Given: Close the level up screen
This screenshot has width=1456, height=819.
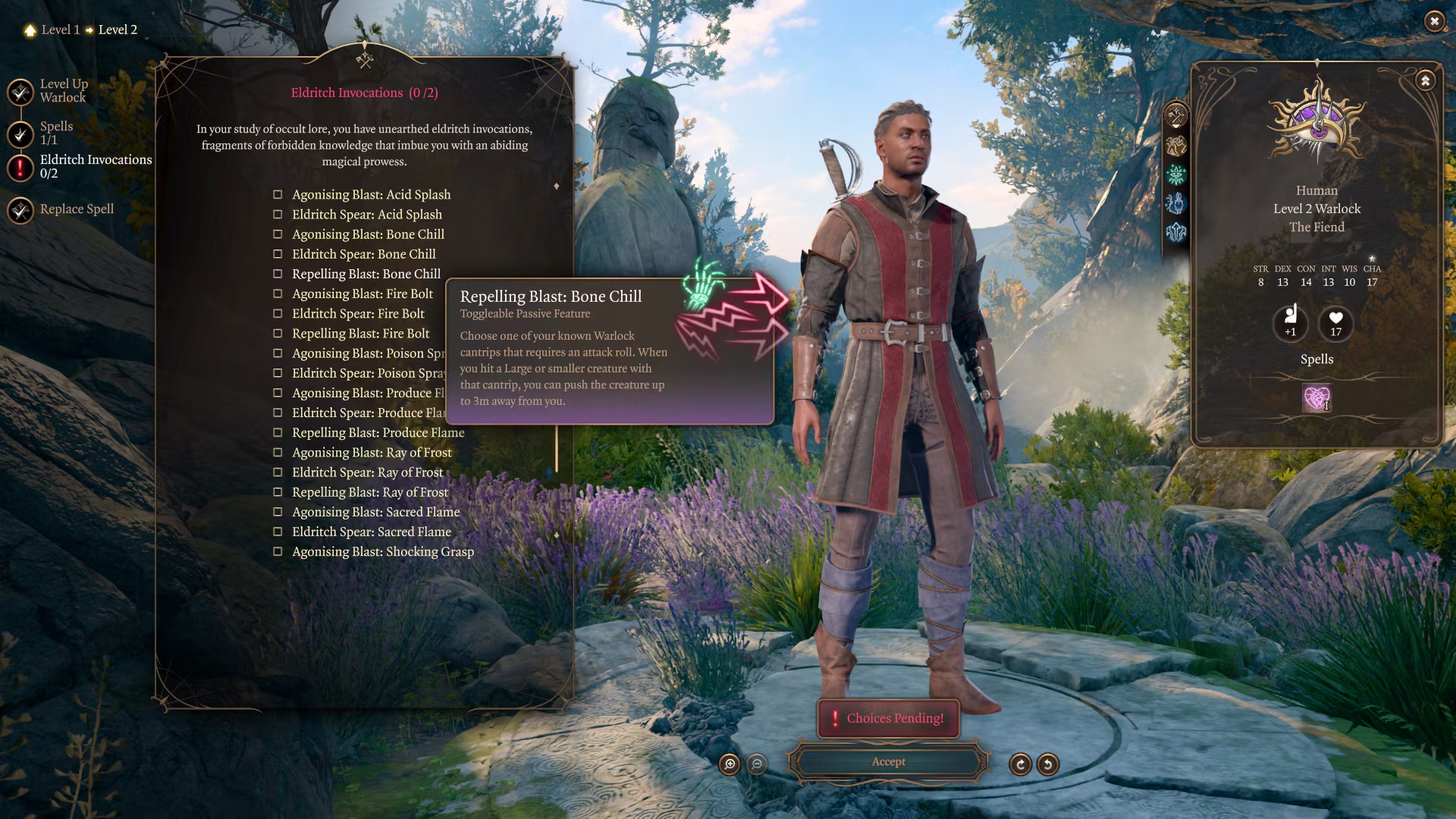Looking at the screenshot, I should tap(1433, 21).
